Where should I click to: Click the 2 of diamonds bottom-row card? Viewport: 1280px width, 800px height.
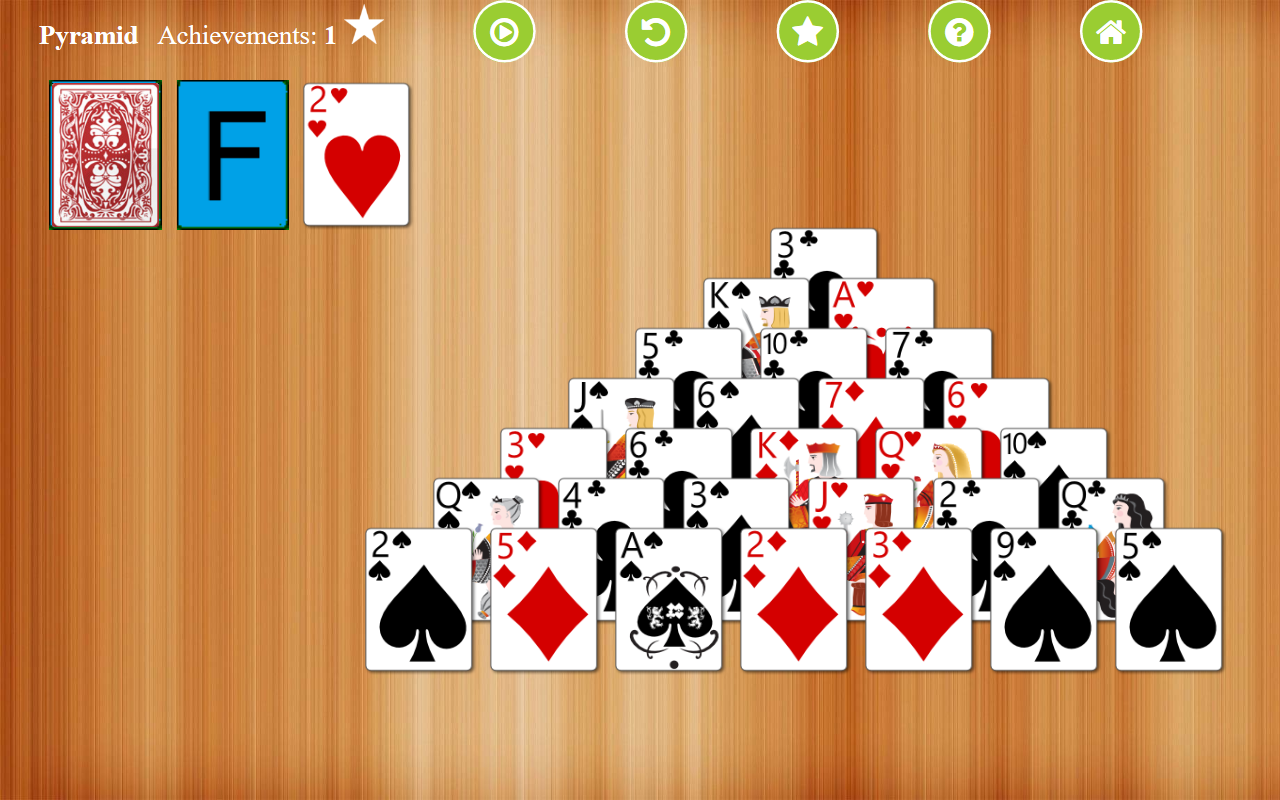pyautogui.click(x=793, y=600)
